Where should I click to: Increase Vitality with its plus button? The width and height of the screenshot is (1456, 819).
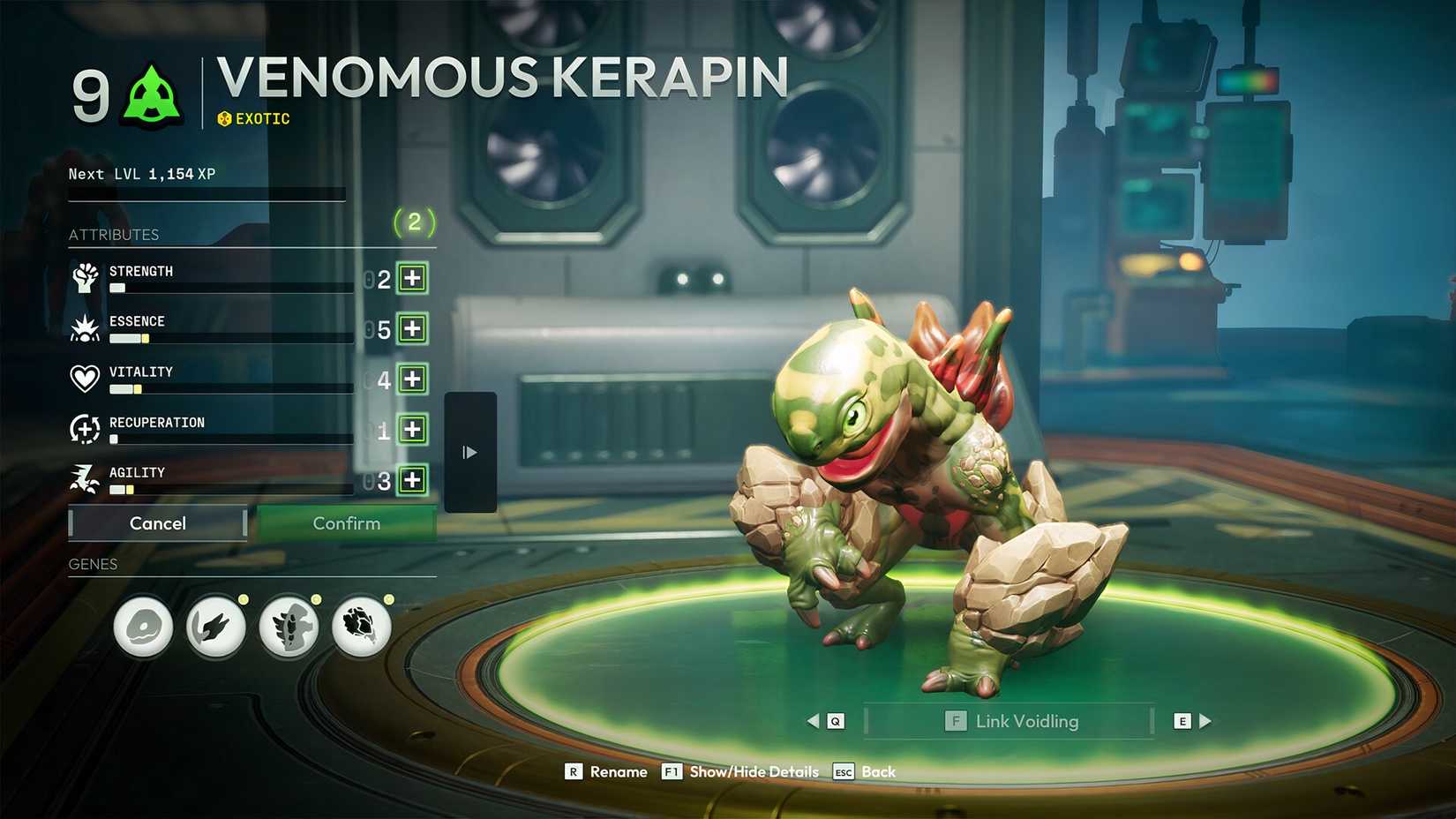coord(413,379)
